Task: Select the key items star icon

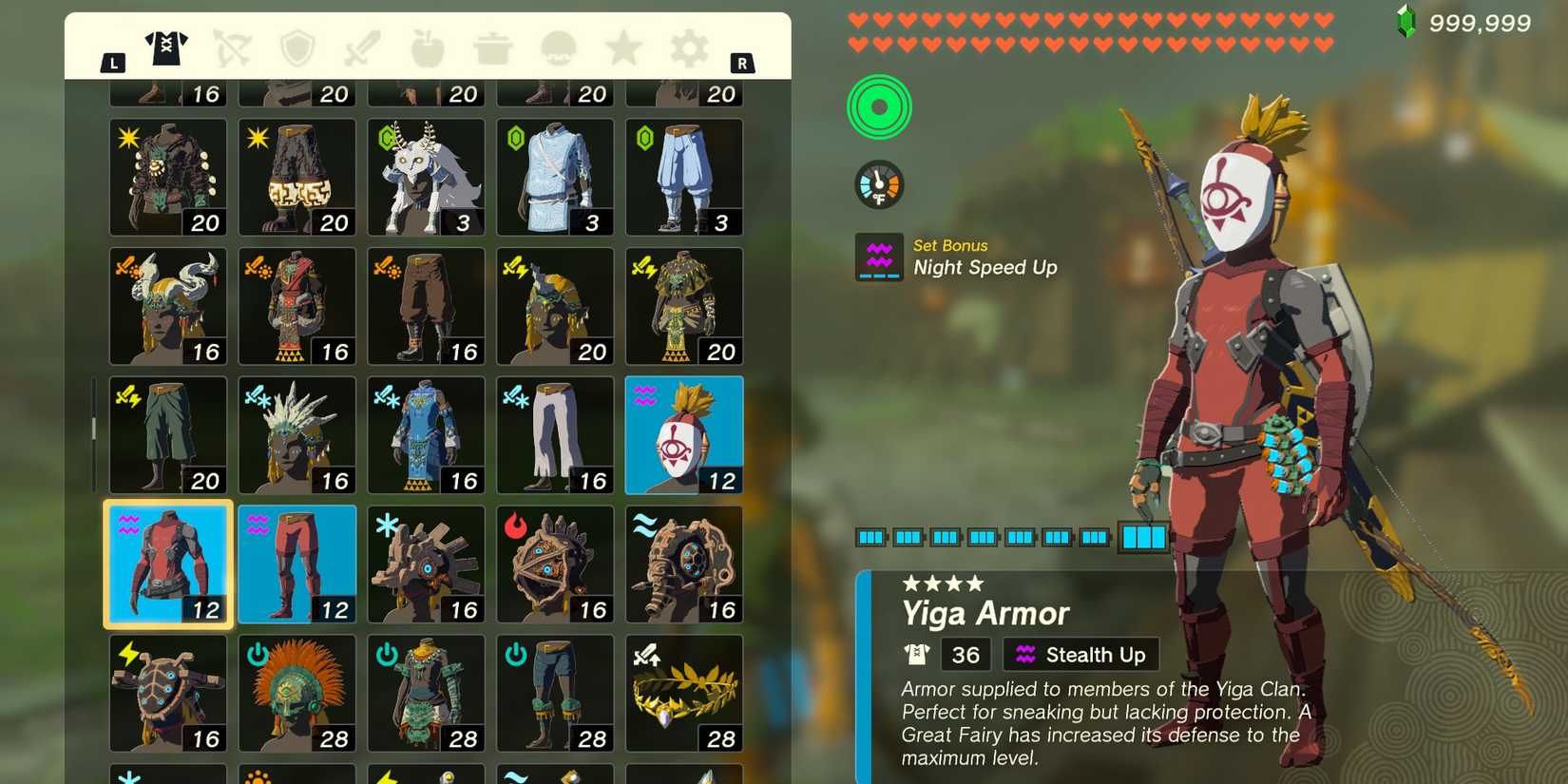Action: [623, 49]
